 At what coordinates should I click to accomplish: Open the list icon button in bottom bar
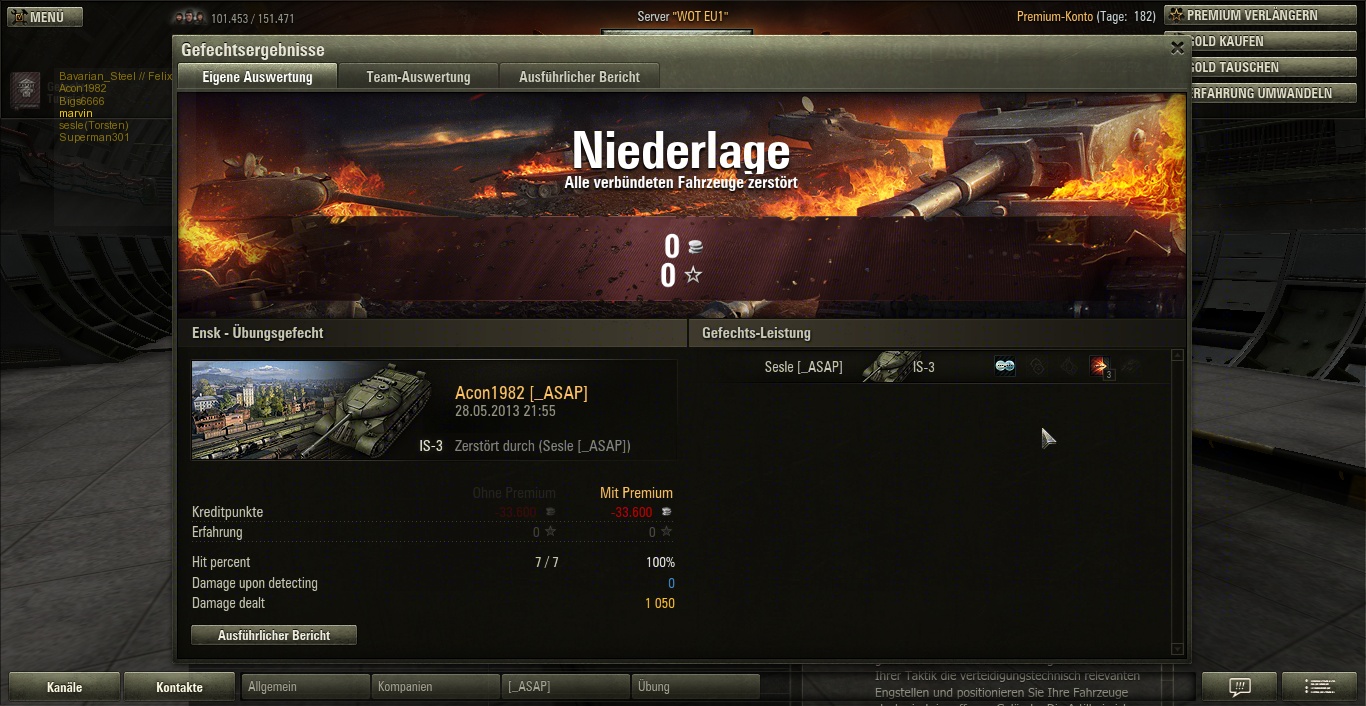pos(1319,687)
